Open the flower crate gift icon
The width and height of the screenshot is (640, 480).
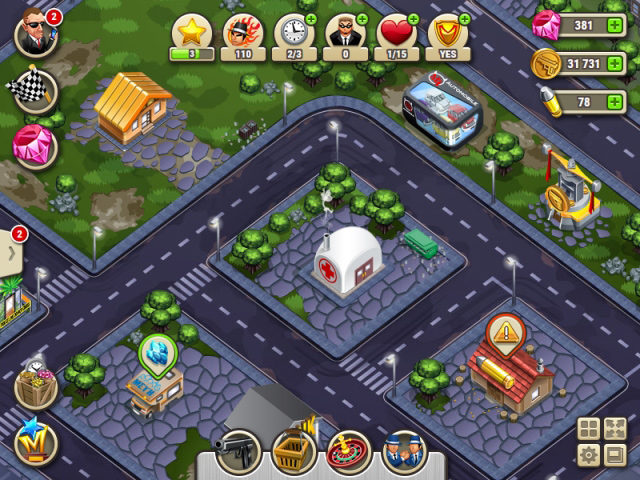[35, 387]
